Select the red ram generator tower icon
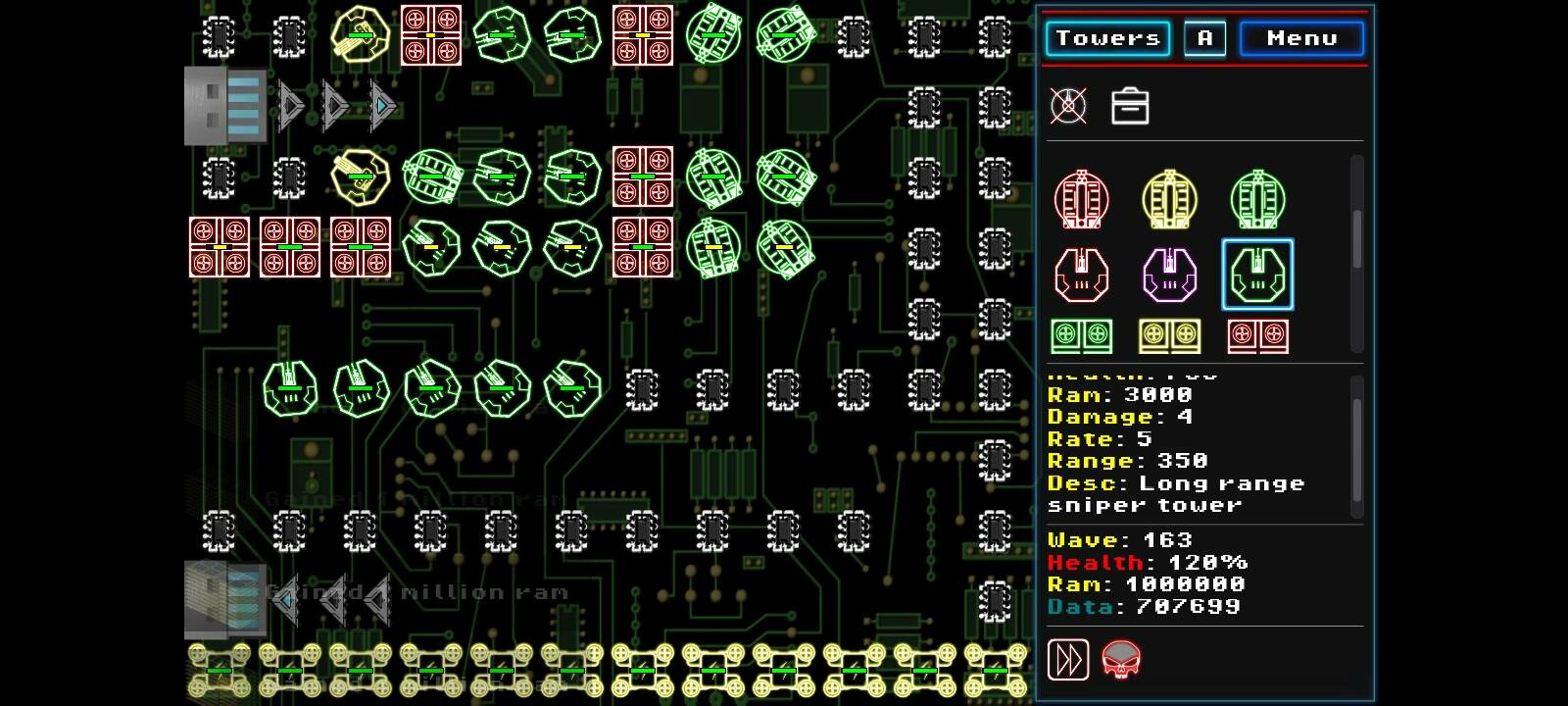 1257,336
